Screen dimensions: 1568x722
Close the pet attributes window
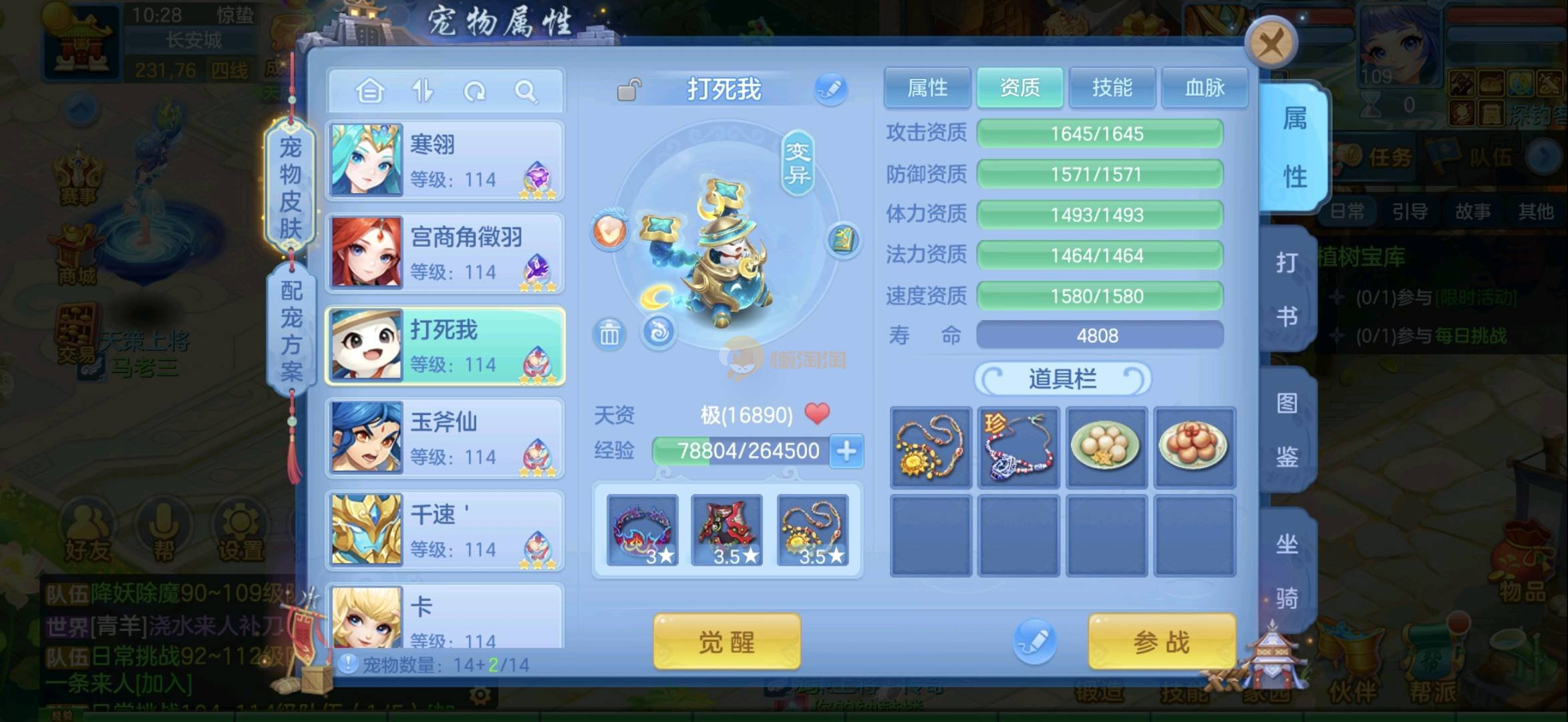point(1270,45)
